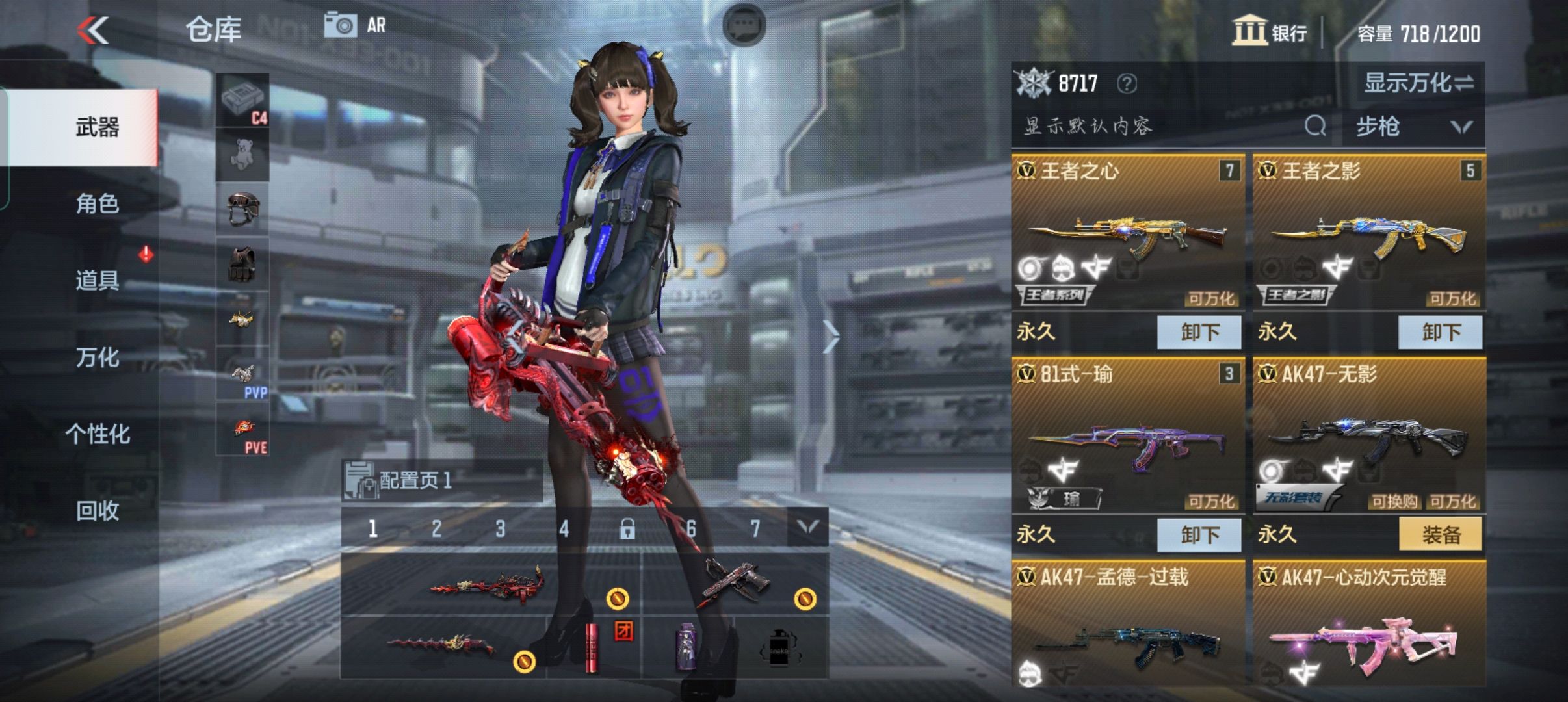The width and height of the screenshot is (1568, 702).
Task: Unequip the 王者之心 rifle
Action: pos(1199,332)
